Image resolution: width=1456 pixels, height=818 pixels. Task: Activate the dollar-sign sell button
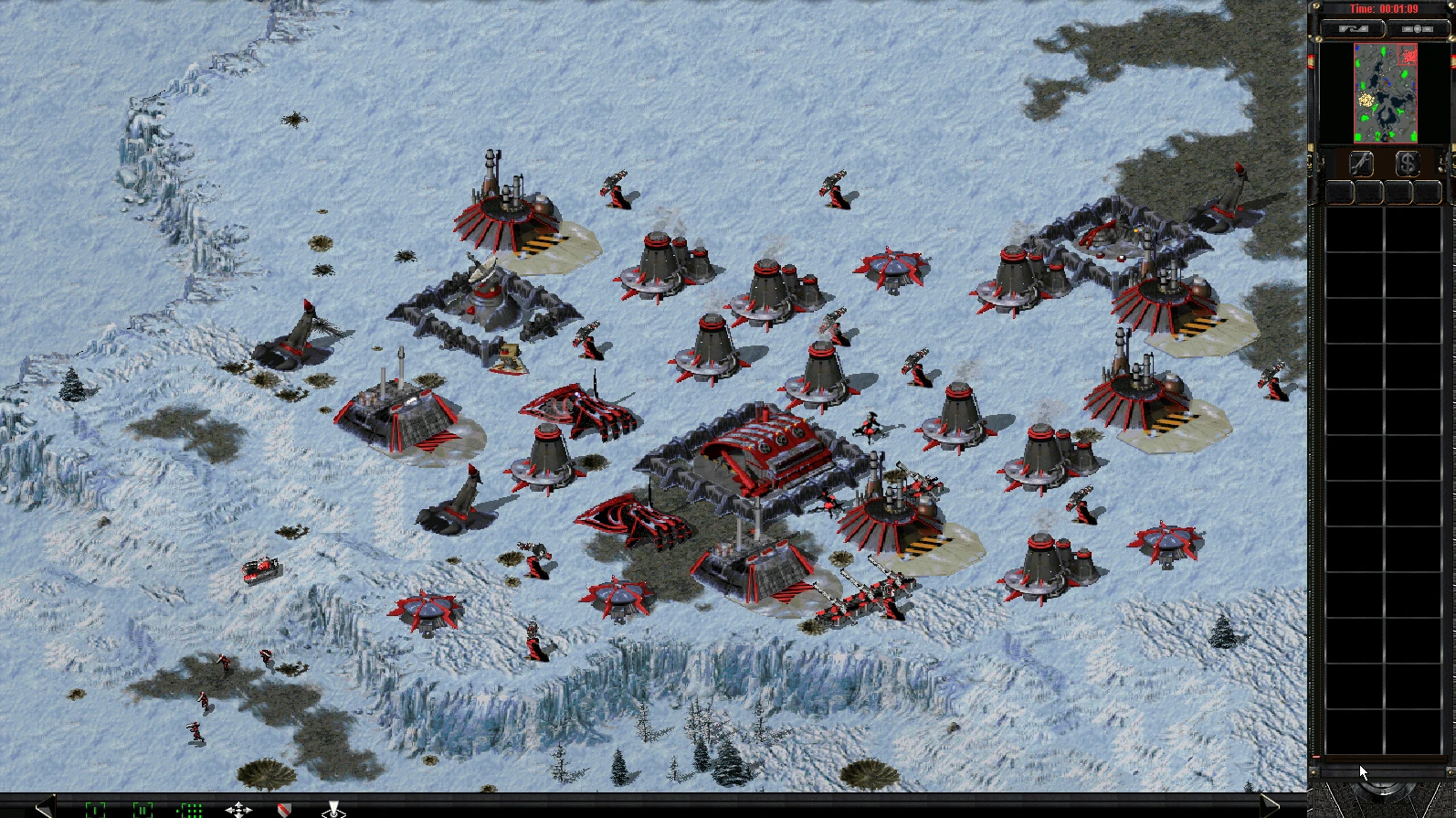(1407, 164)
